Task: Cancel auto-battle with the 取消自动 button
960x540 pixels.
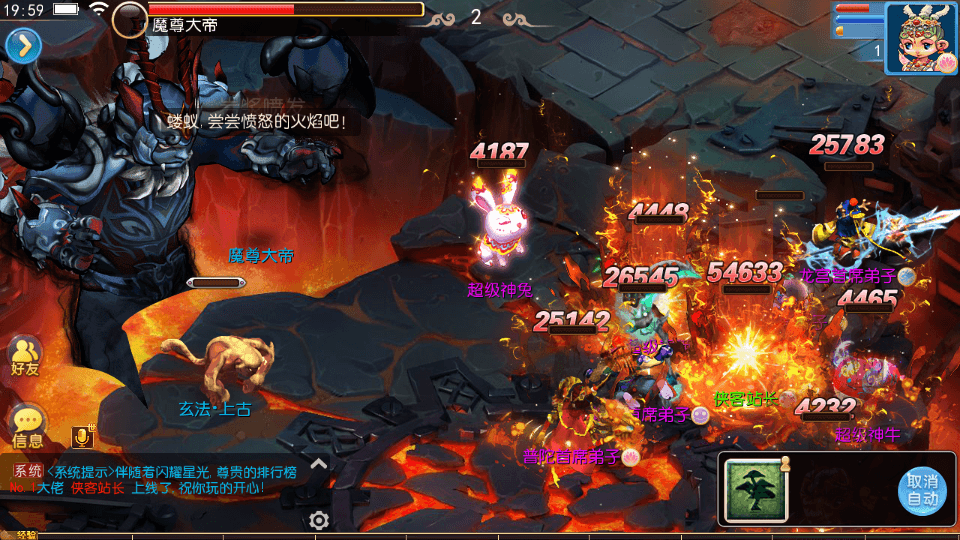Action: pos(921,490)
